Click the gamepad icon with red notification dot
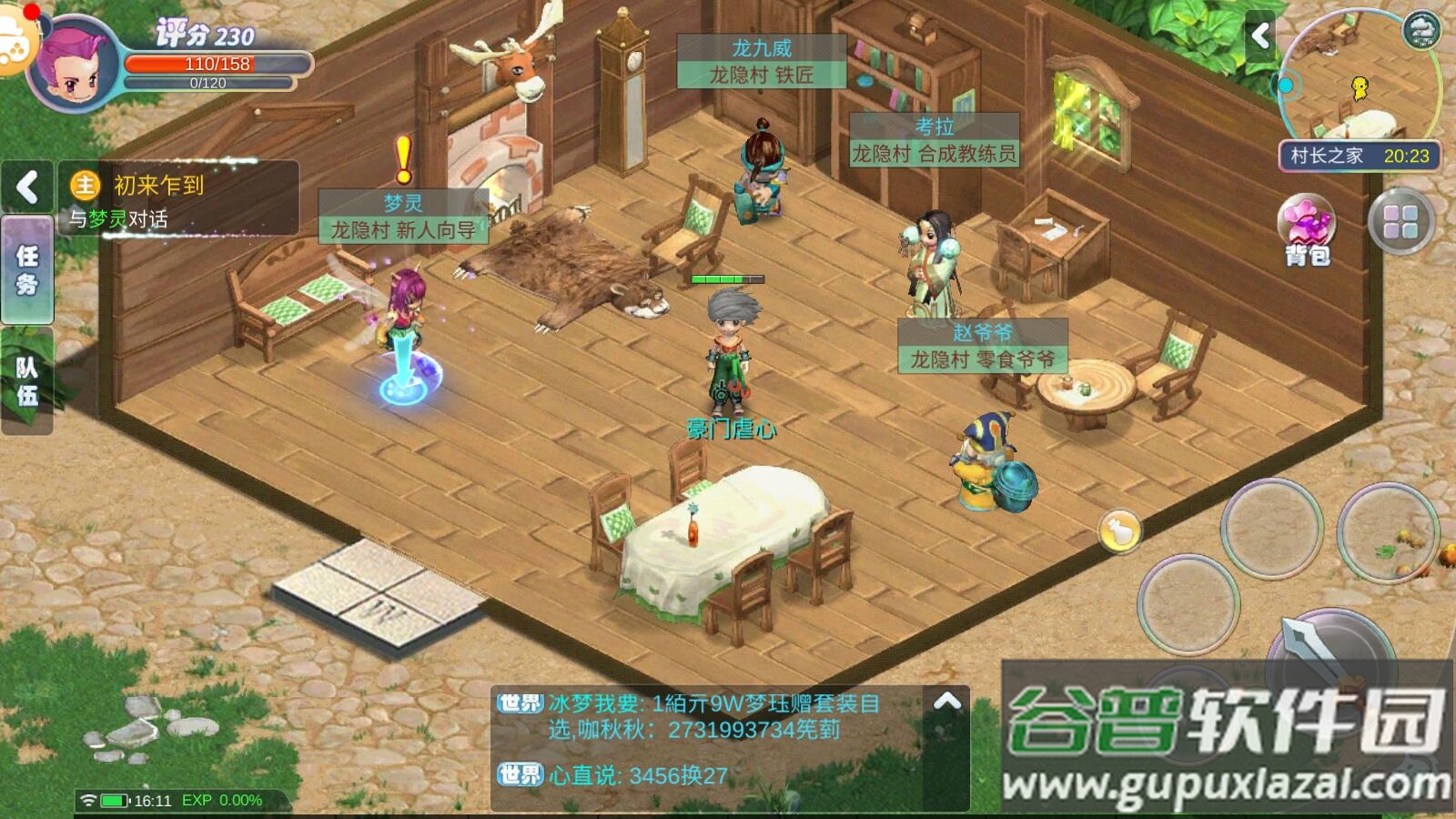This screenshot has height=819, width=1456. pos(15,43)
